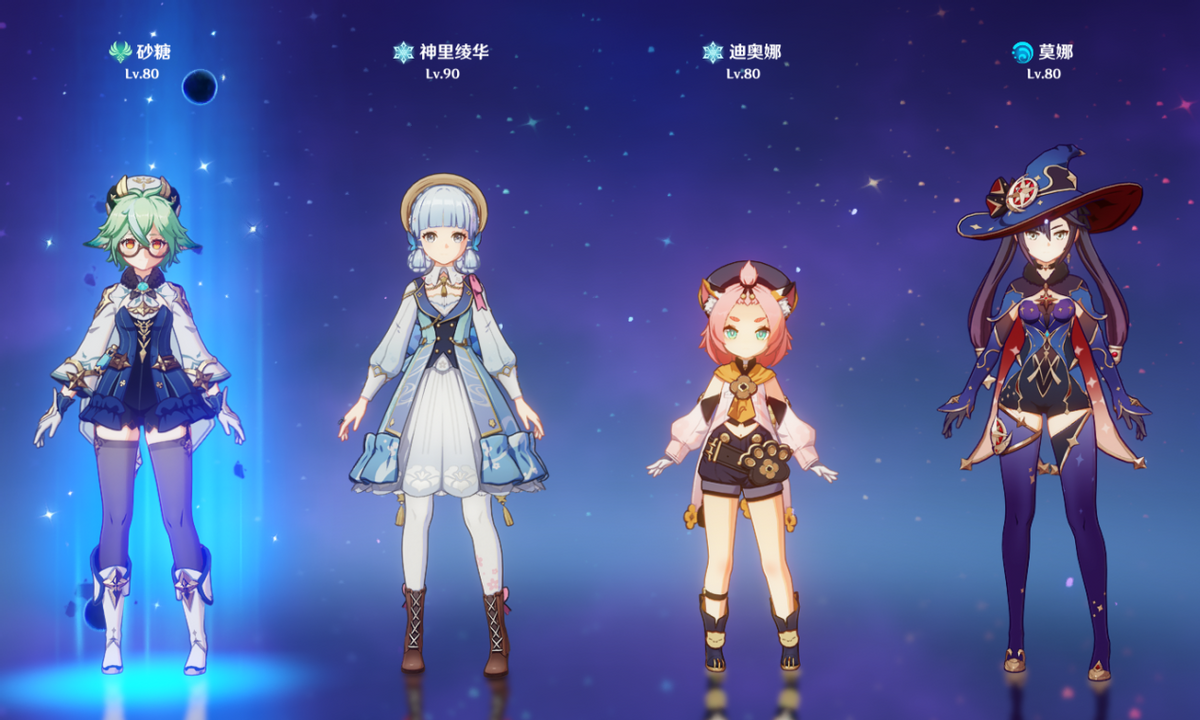Image resolution: width=1200 pixels, height=720 pixels.
Task: Switch to party member 莫娜 (Mona)
Action: (1047, 400)
